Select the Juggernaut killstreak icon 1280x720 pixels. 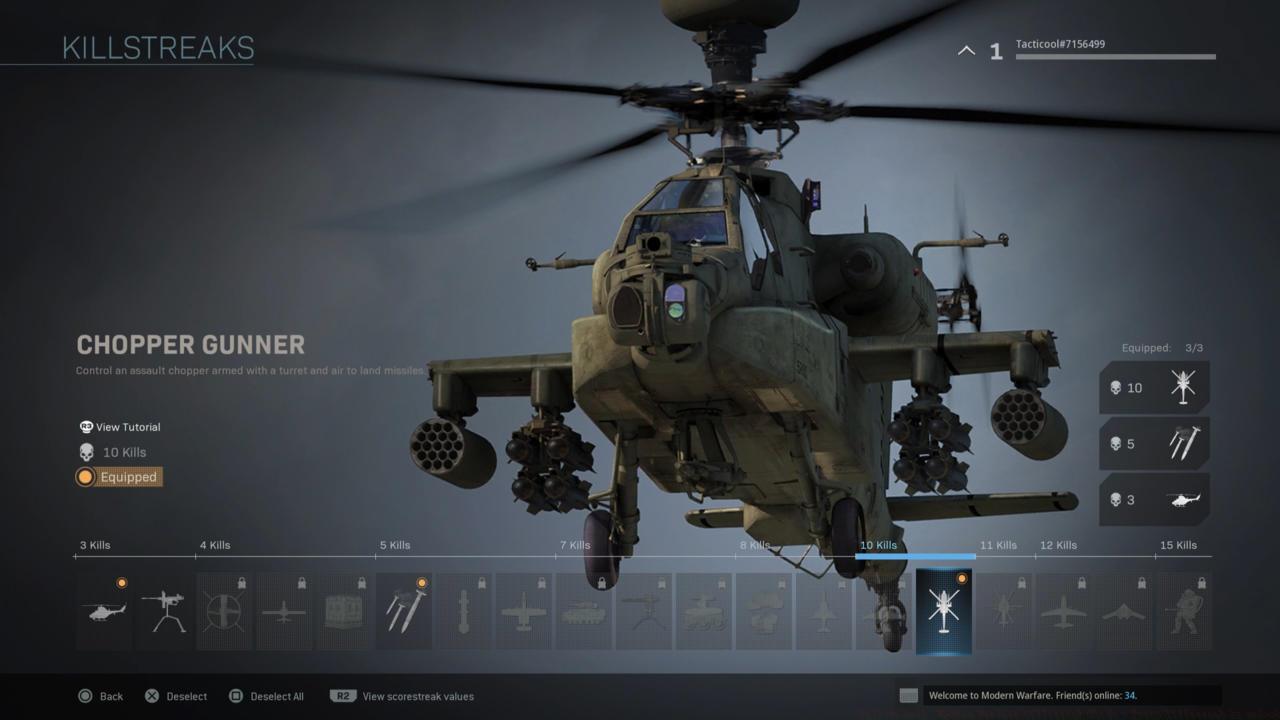1184,610
